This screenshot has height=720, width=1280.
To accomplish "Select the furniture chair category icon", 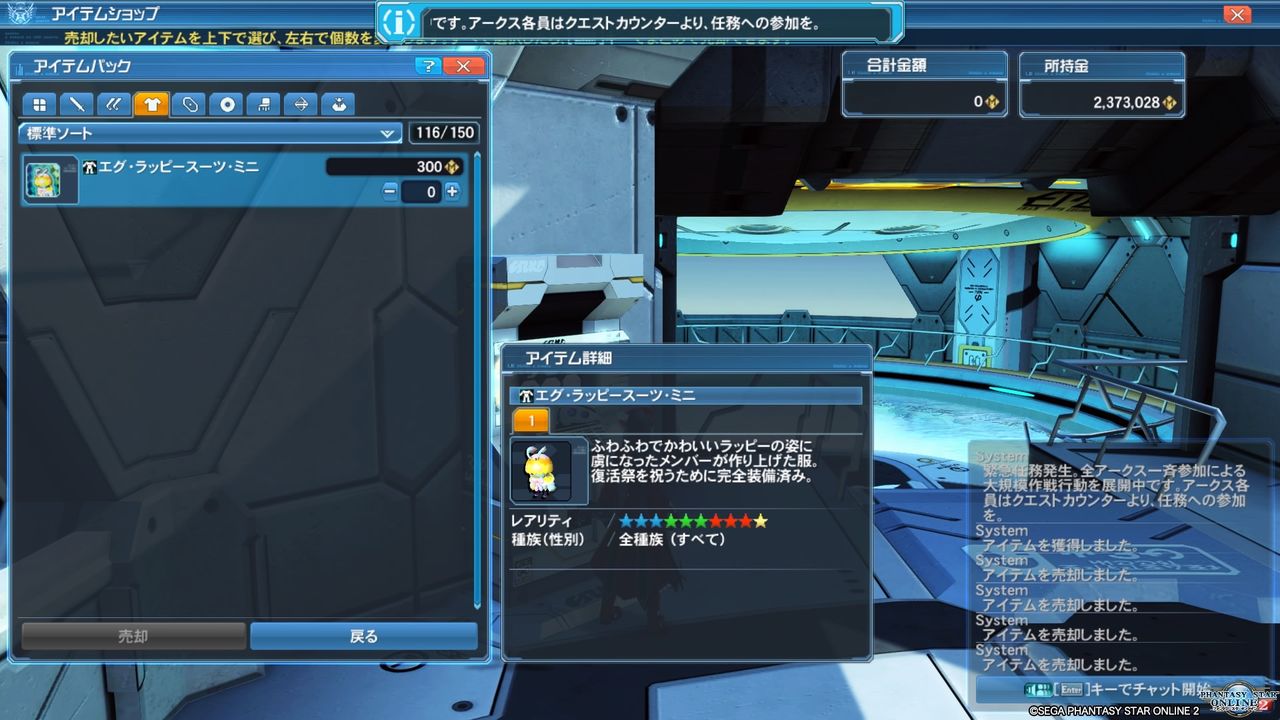I will tap(264, 104).
